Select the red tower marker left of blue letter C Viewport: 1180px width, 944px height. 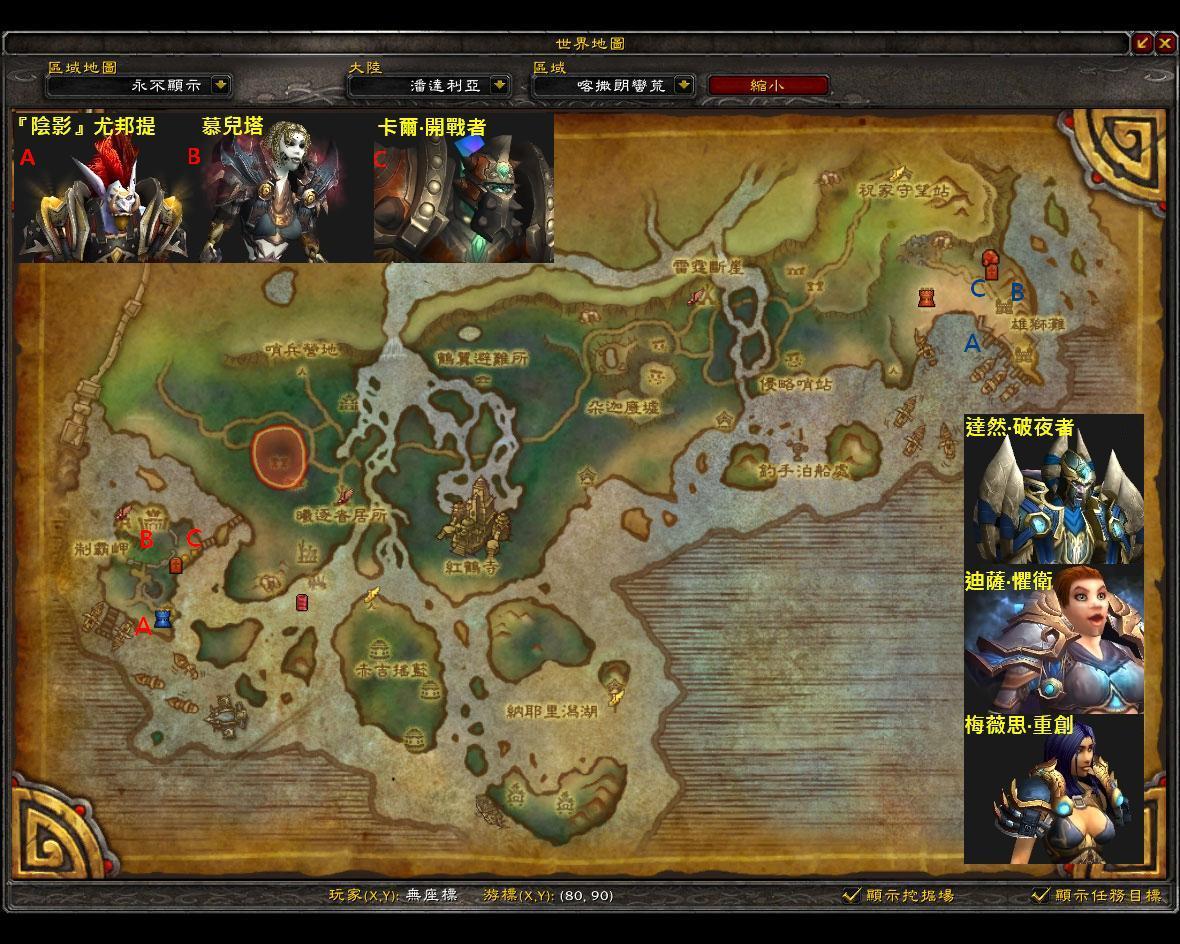927,297
